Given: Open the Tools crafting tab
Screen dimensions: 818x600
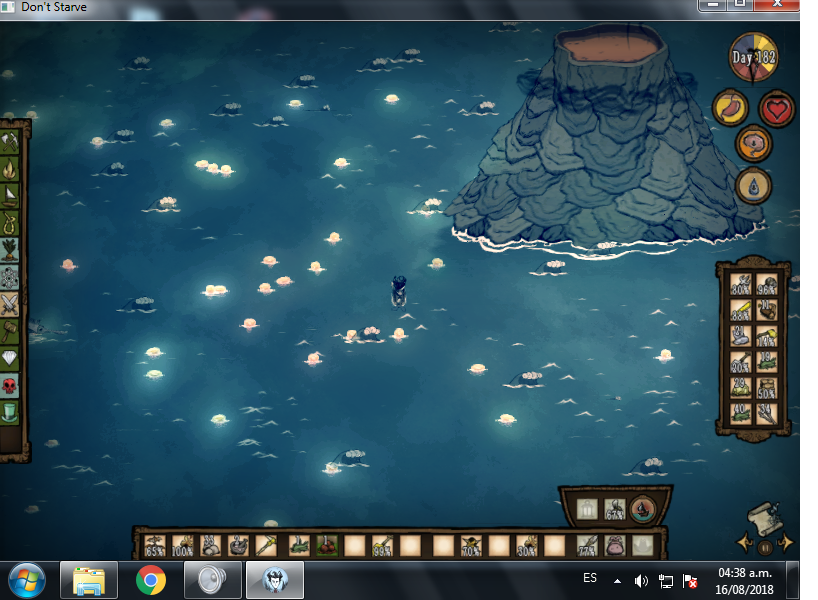Looking at the screenshot, I should 11,141.
